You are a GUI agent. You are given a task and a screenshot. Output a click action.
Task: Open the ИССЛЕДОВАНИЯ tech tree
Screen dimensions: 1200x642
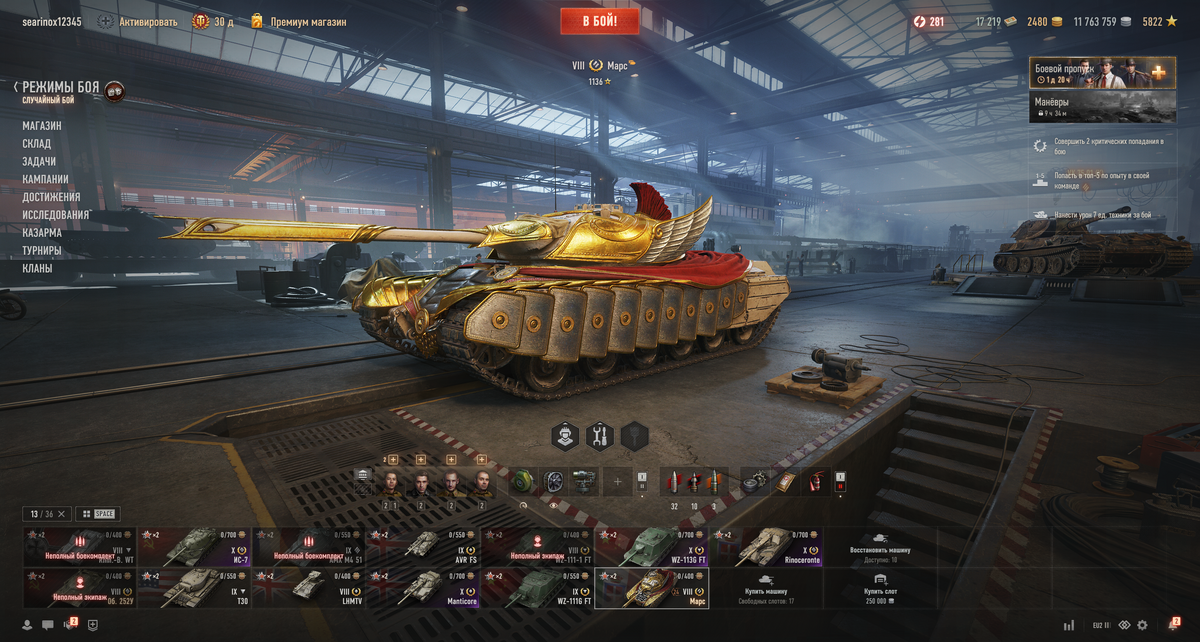click(56, 215)
